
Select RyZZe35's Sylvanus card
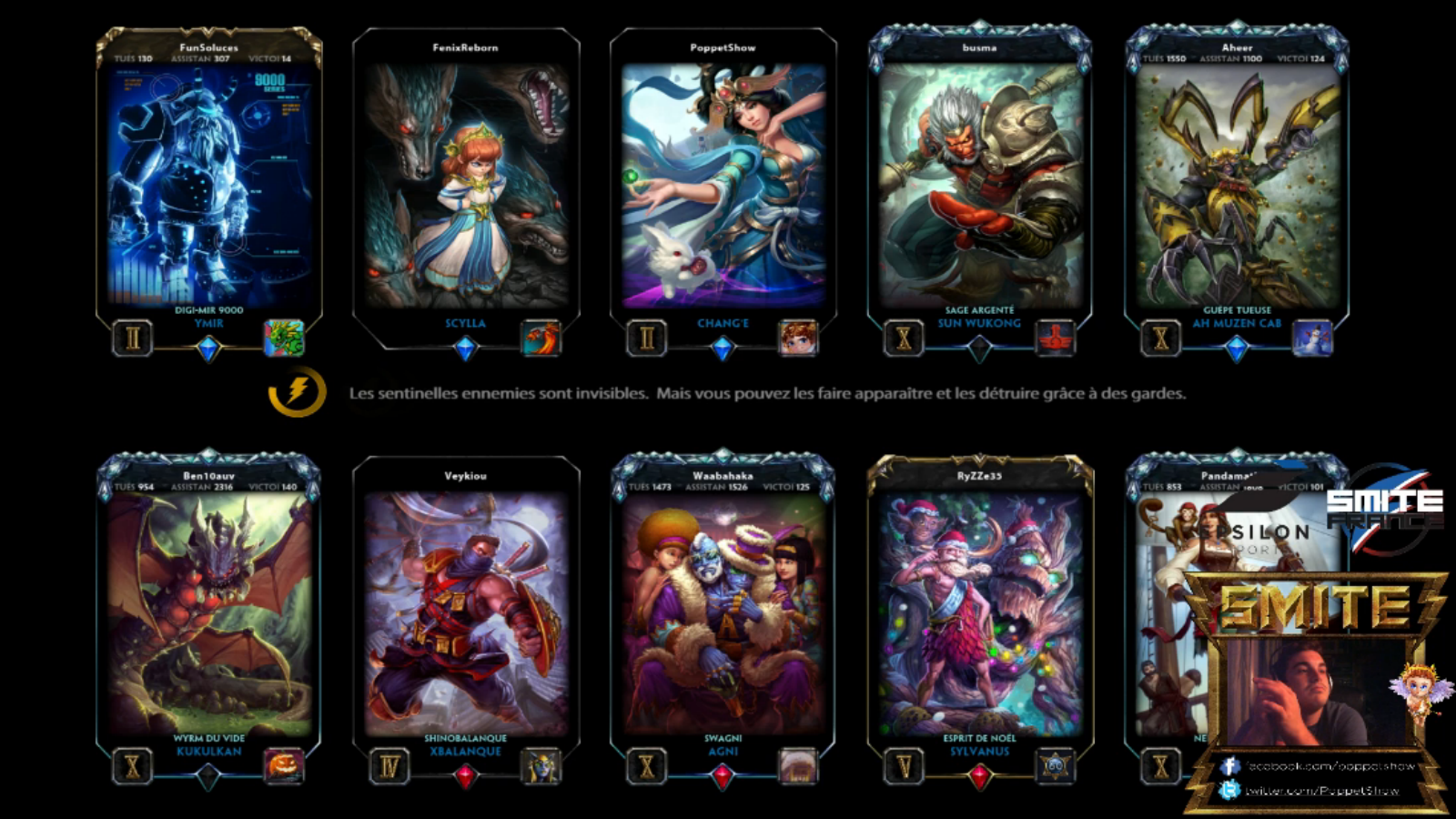click(979, 614)
